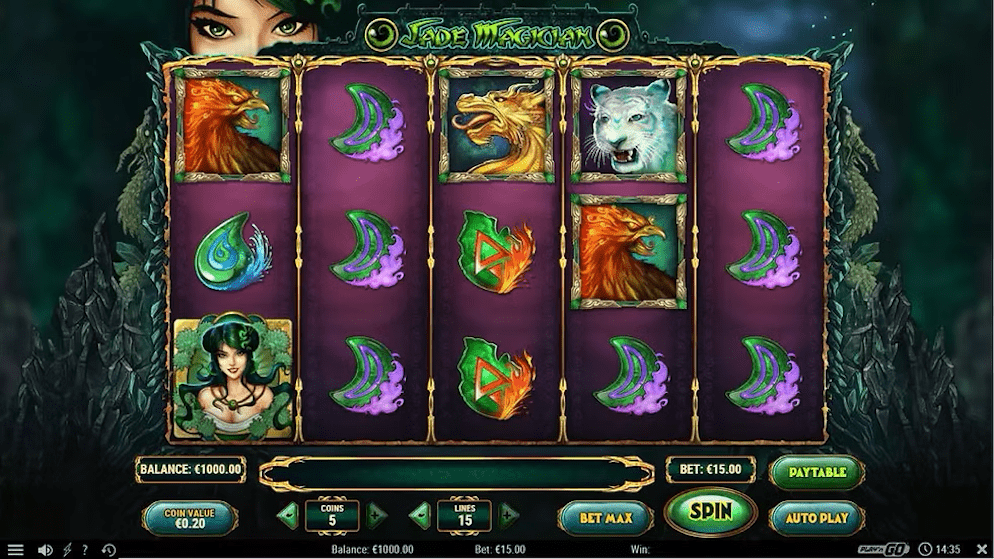Spin the reels
Viewport: 994px width, 559px height.
[710, 513]
